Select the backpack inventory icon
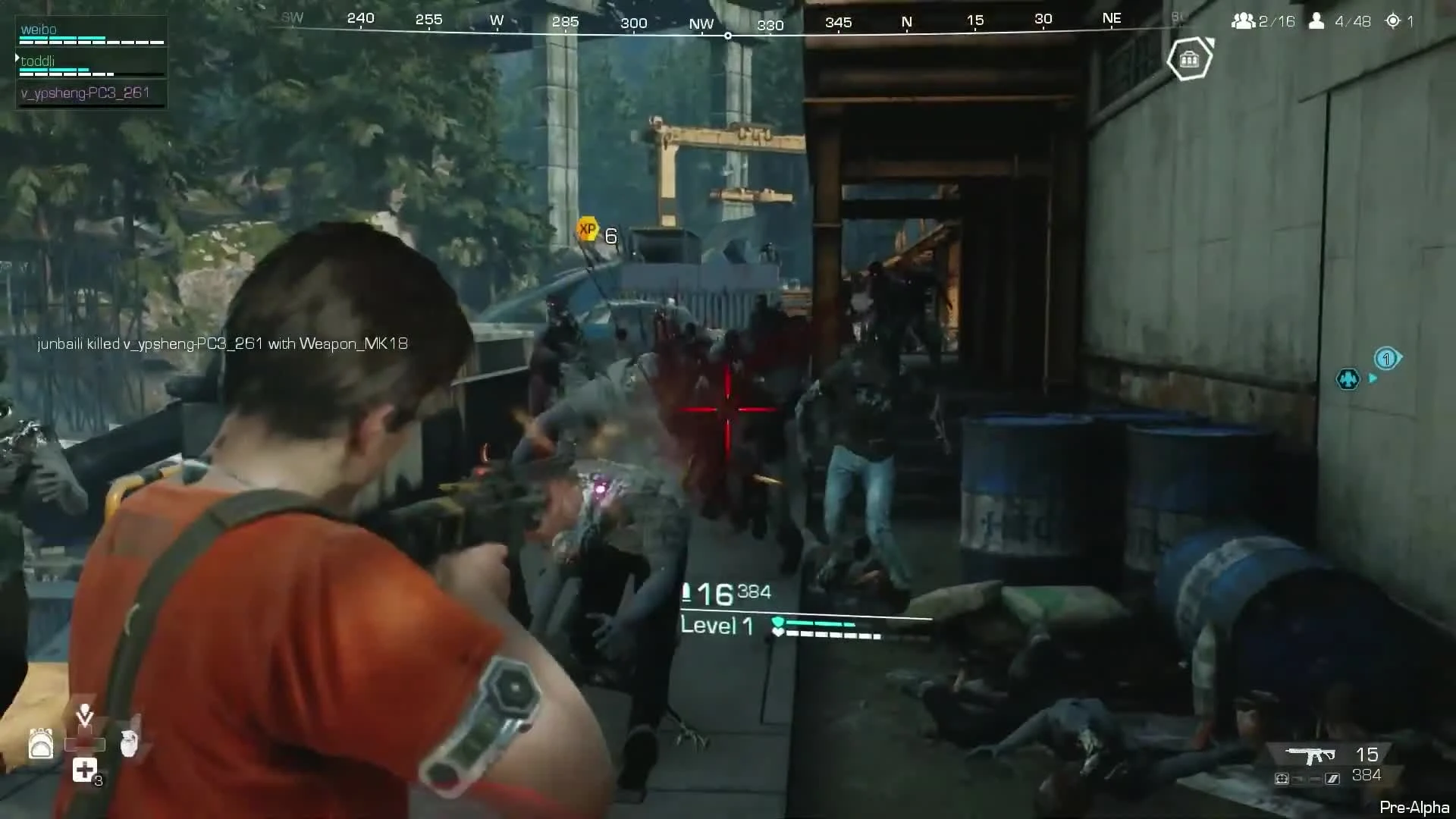Viewport: 1456px width, 819px height. tap(41, 745)
